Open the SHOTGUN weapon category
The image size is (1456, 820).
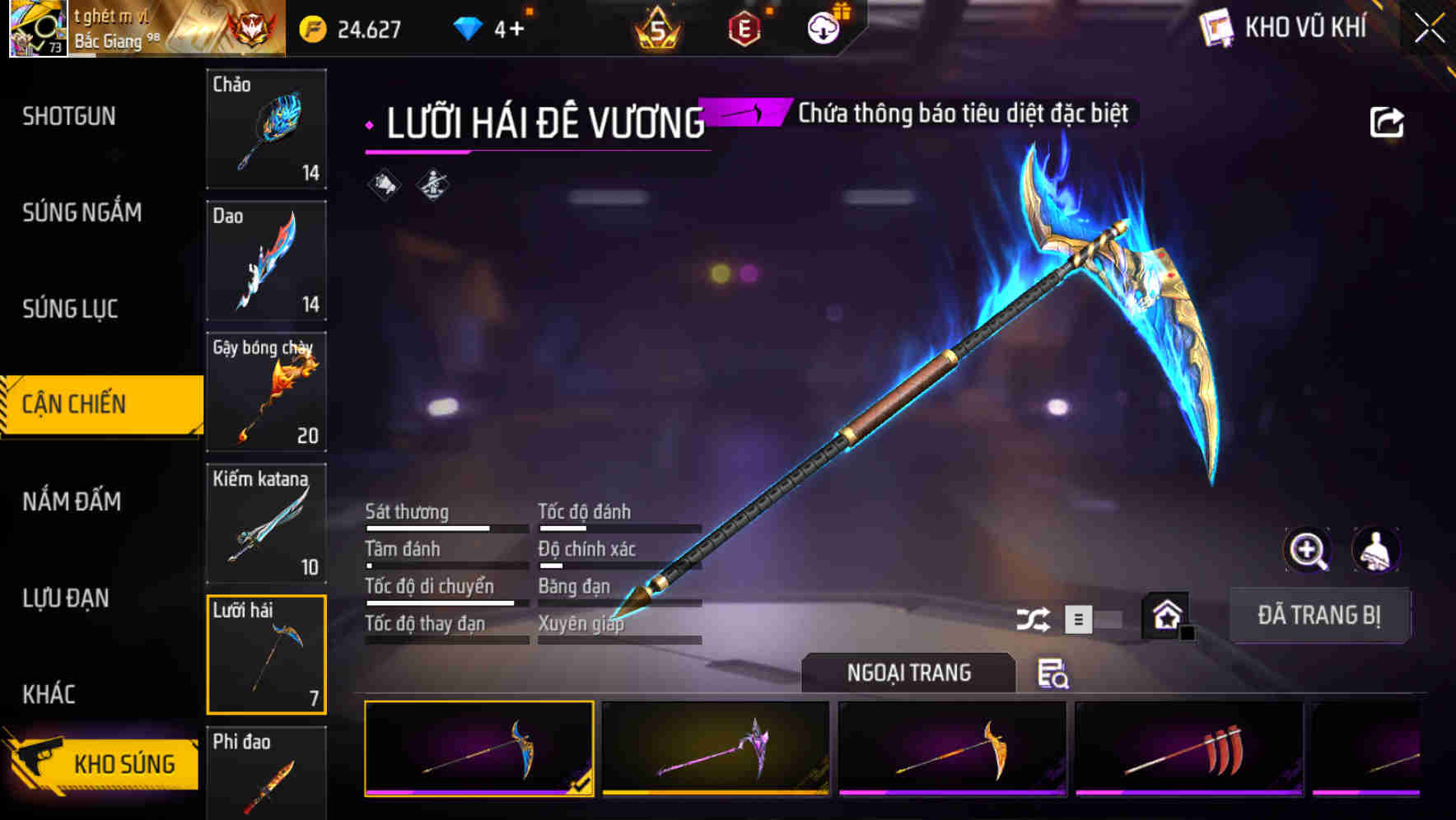pyautogui.click(x=68, y=116)
